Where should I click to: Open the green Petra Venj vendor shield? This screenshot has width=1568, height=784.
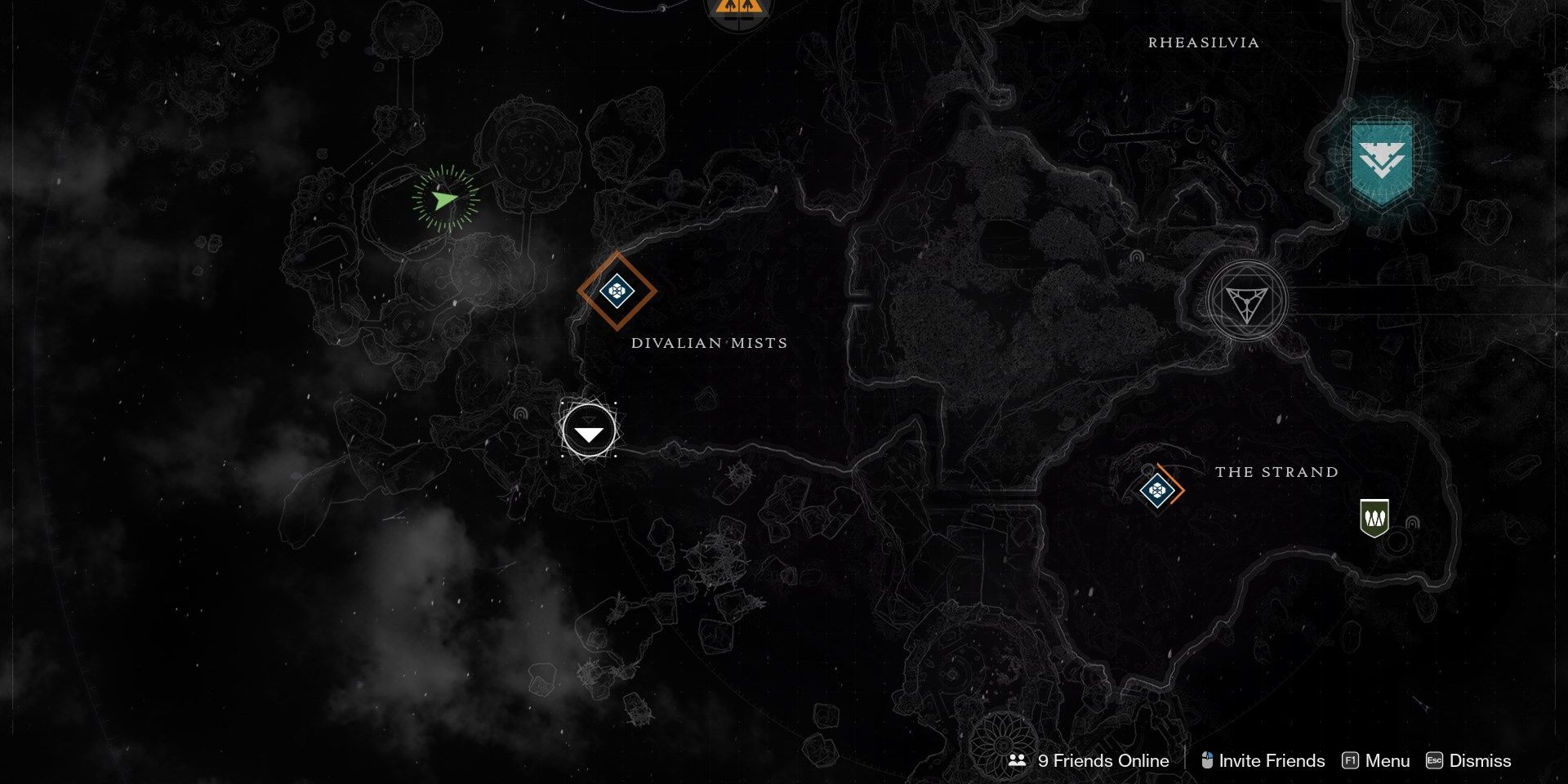(x=1374, y=518)
